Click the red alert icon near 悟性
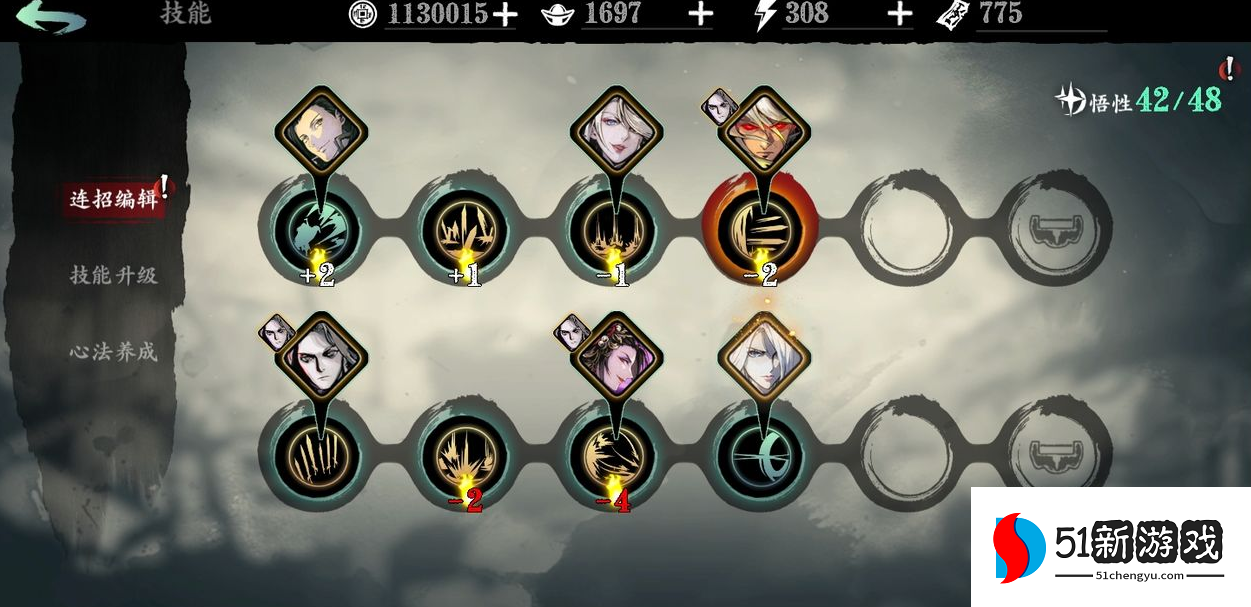This screenshot has width=1251, height=607. (1228, 69)
